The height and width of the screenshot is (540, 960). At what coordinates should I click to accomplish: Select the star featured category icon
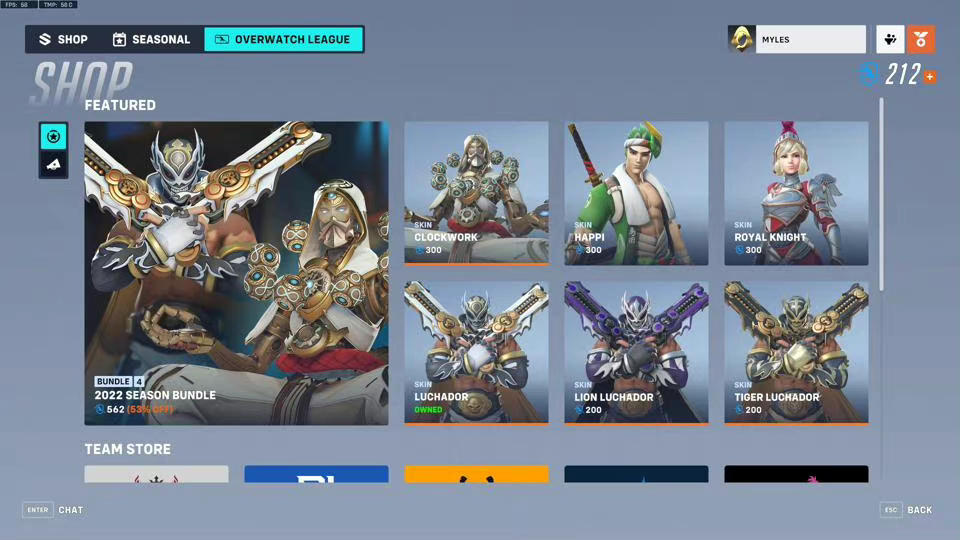point(54,136)
